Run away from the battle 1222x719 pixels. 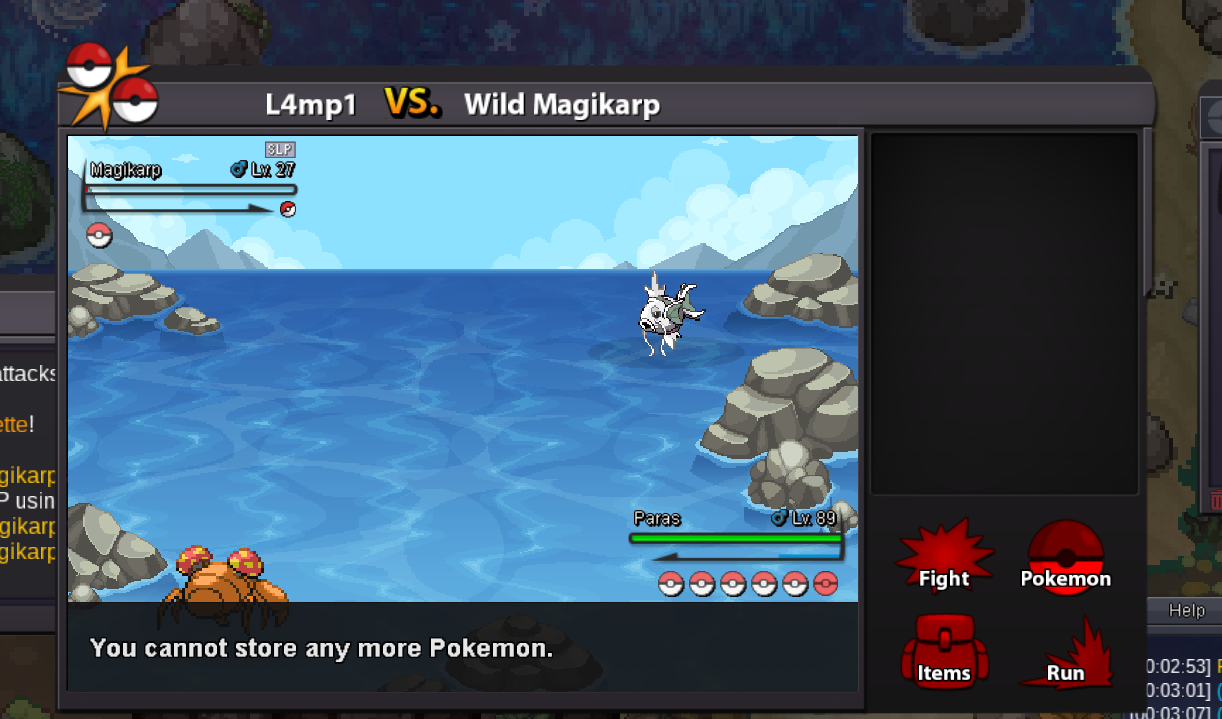(1066, 657)
